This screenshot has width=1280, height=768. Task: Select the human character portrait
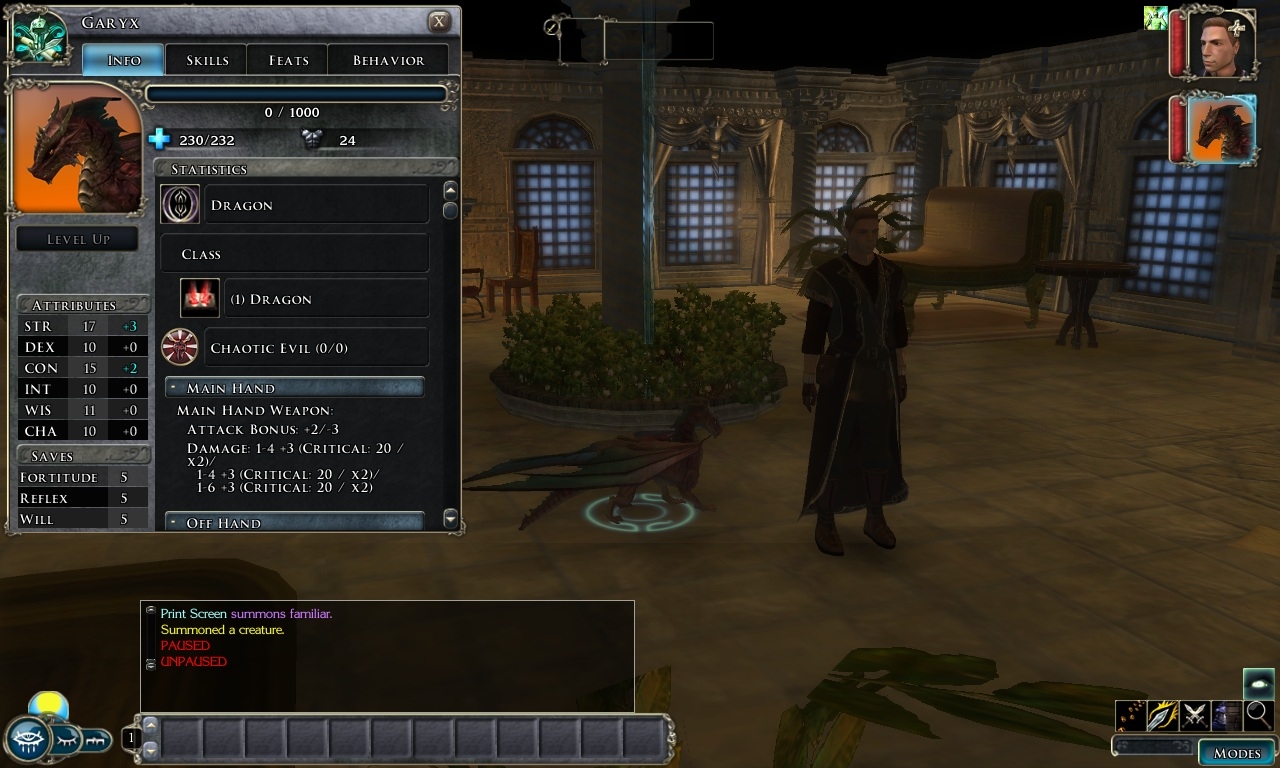coord(1221,44)
